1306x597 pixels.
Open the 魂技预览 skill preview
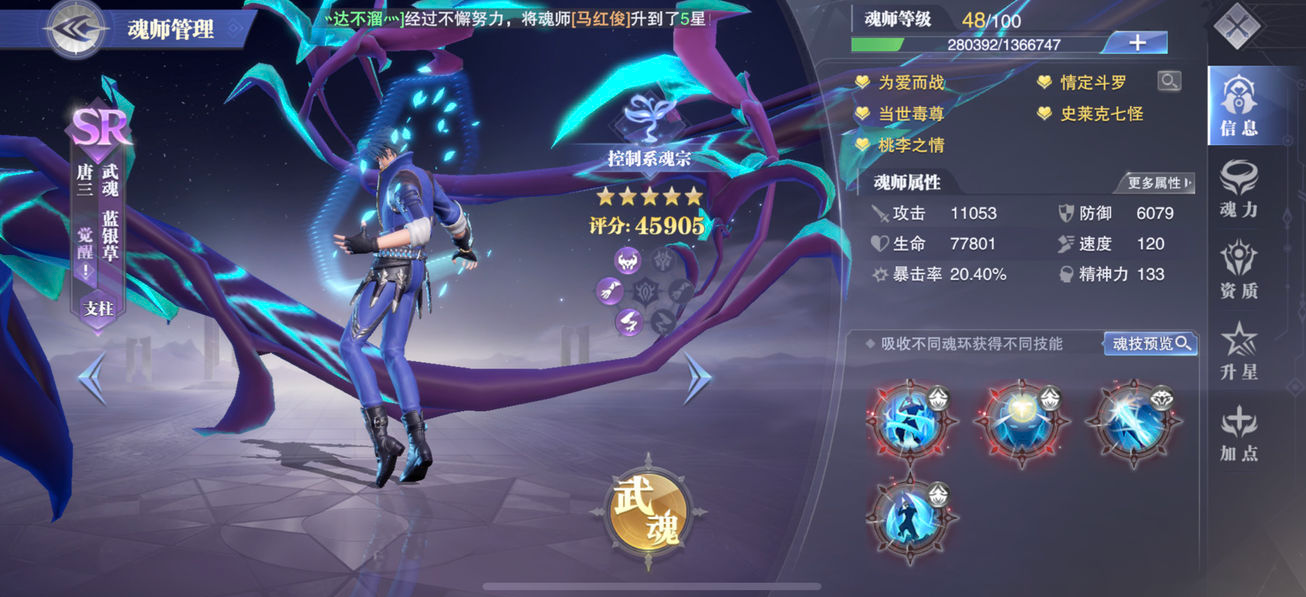1150,344
